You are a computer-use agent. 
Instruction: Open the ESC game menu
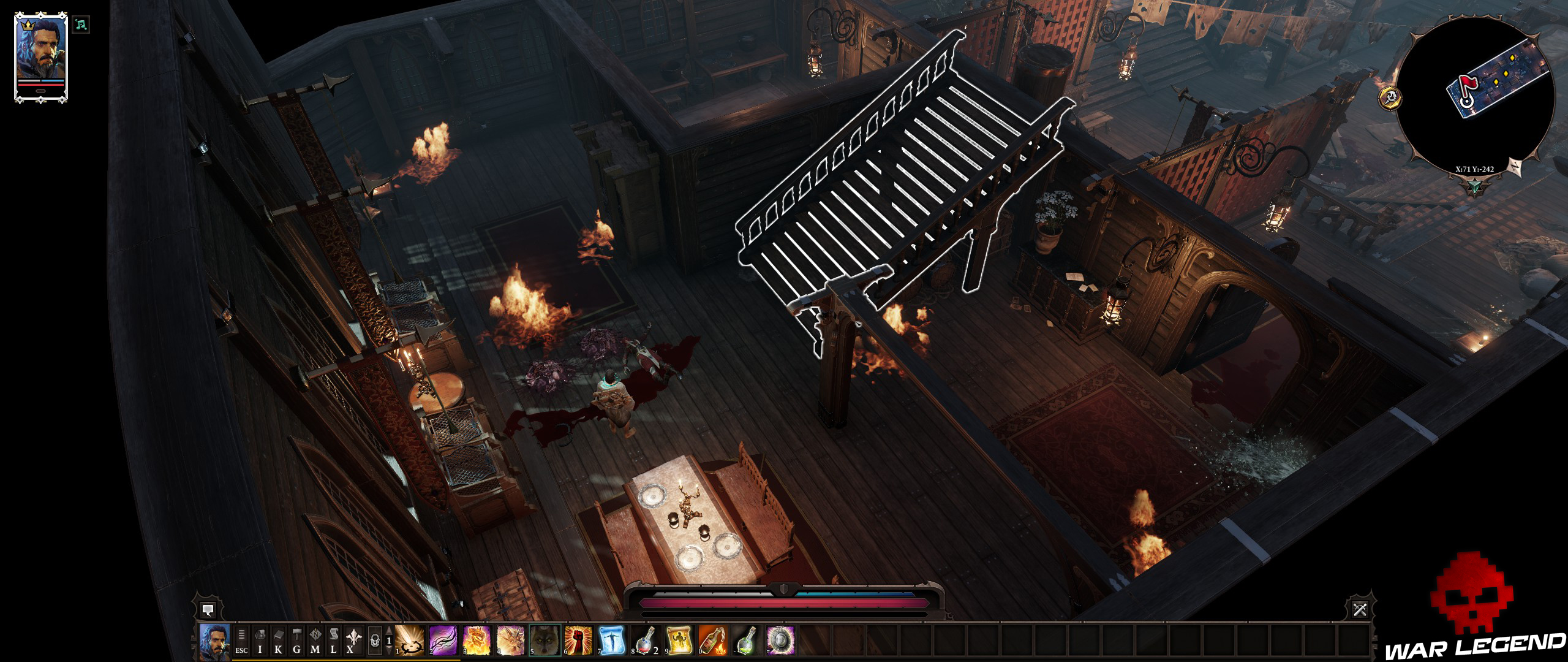pyautogui.click(x=241, y=644)
